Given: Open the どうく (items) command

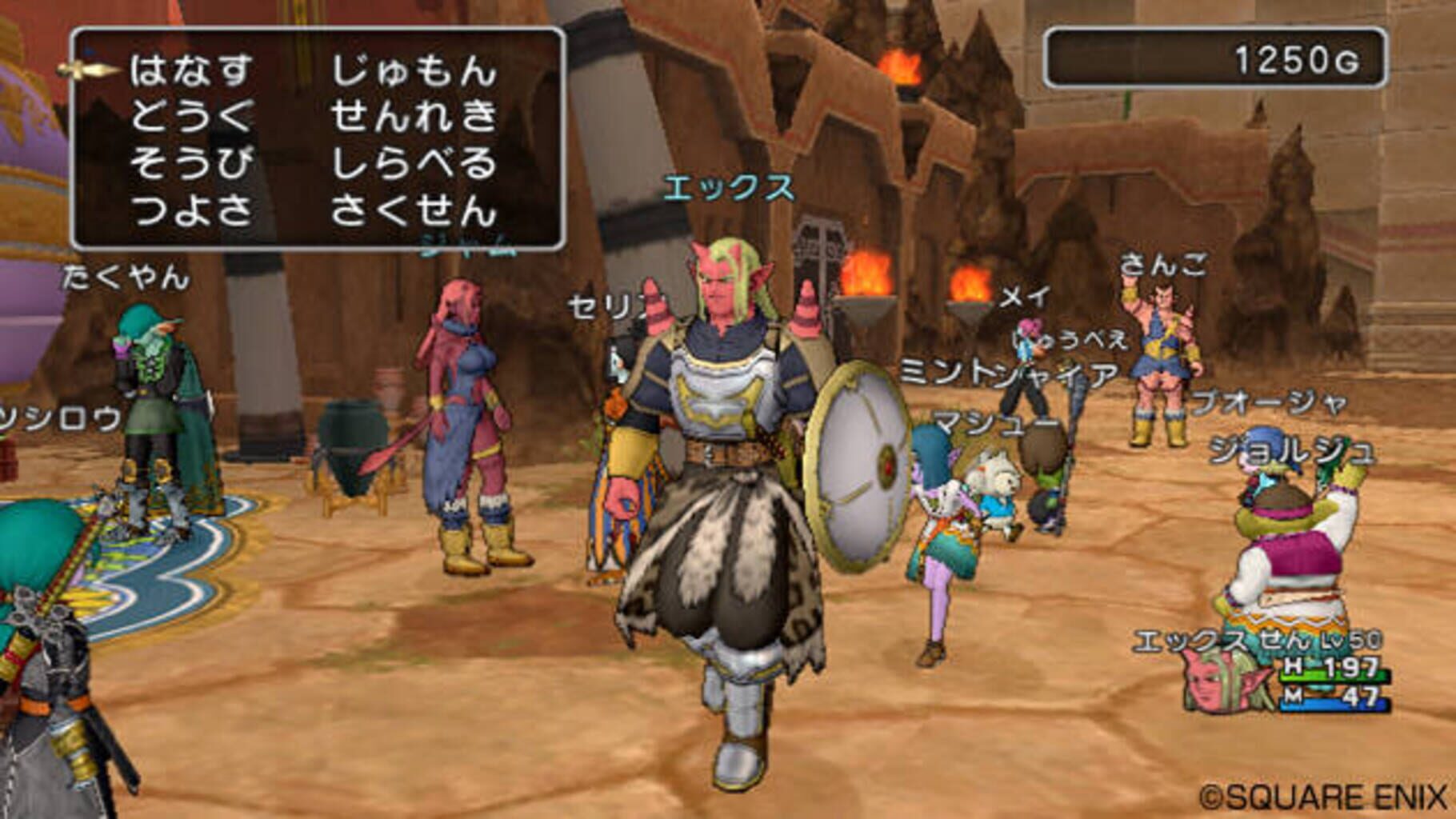Looking at the screenshot, I should (192, 116).
